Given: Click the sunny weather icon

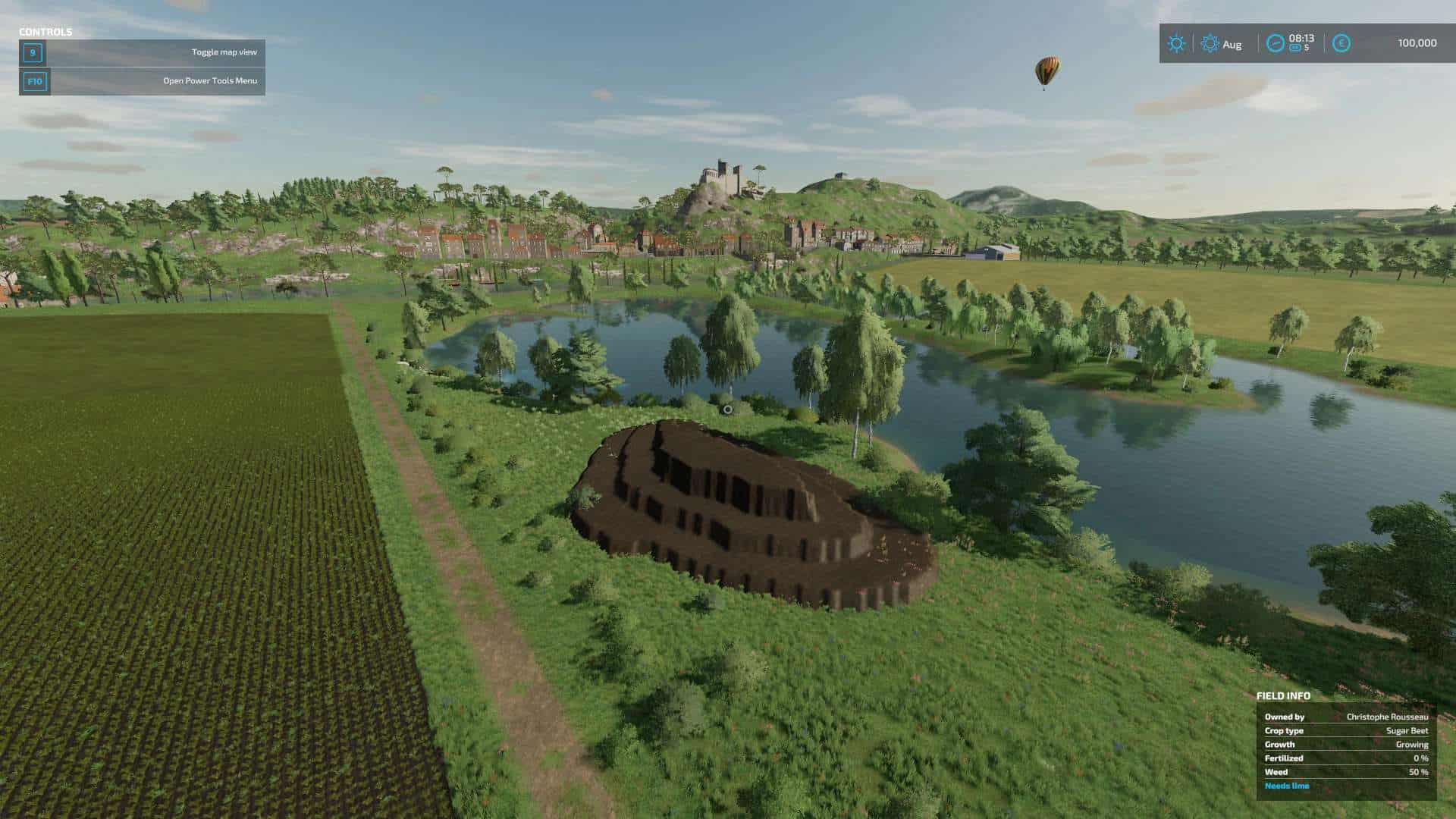Looking at the screenshot, I should (1176, 43).
